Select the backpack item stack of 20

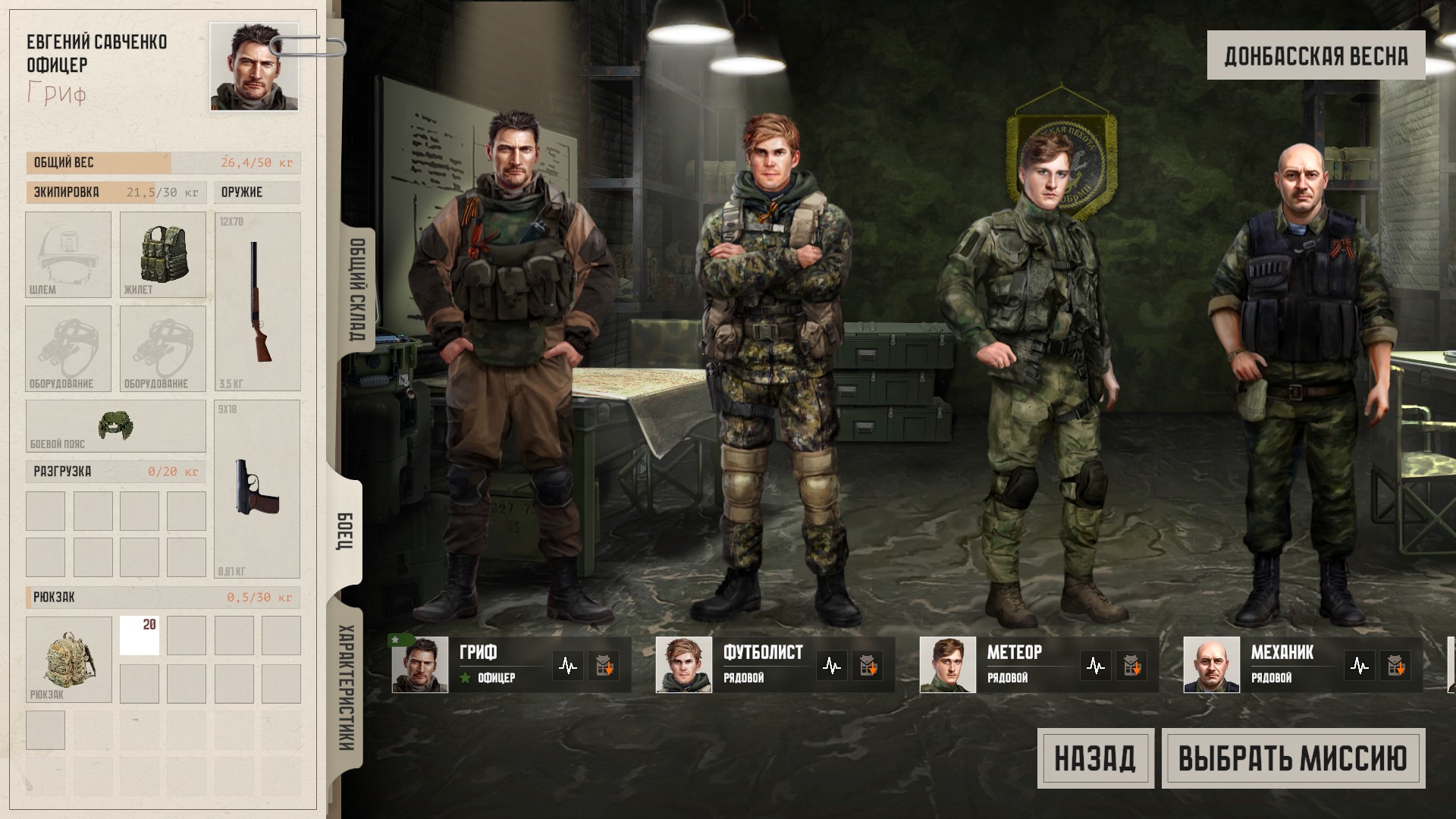coord(140,635)
